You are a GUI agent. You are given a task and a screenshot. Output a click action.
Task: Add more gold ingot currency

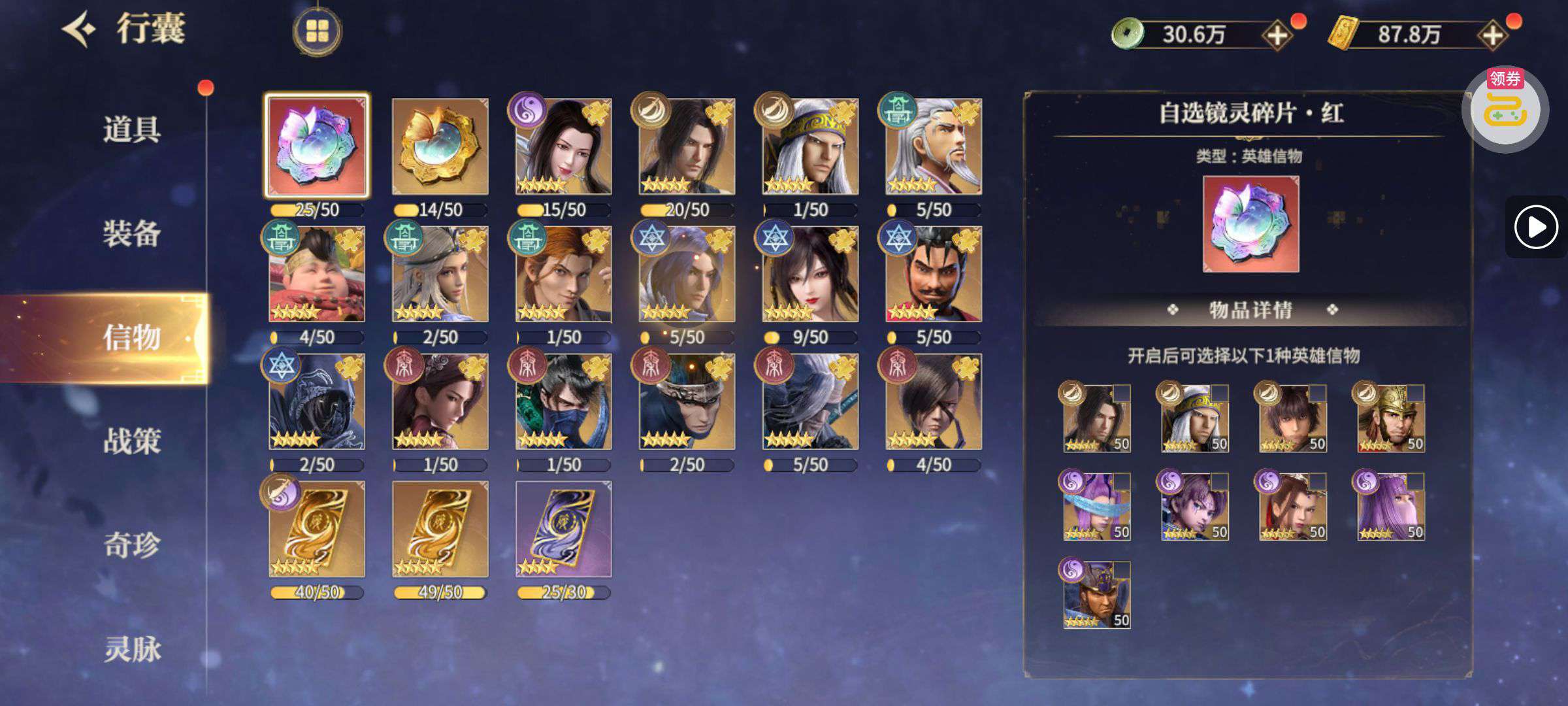tap(1493, 35)
